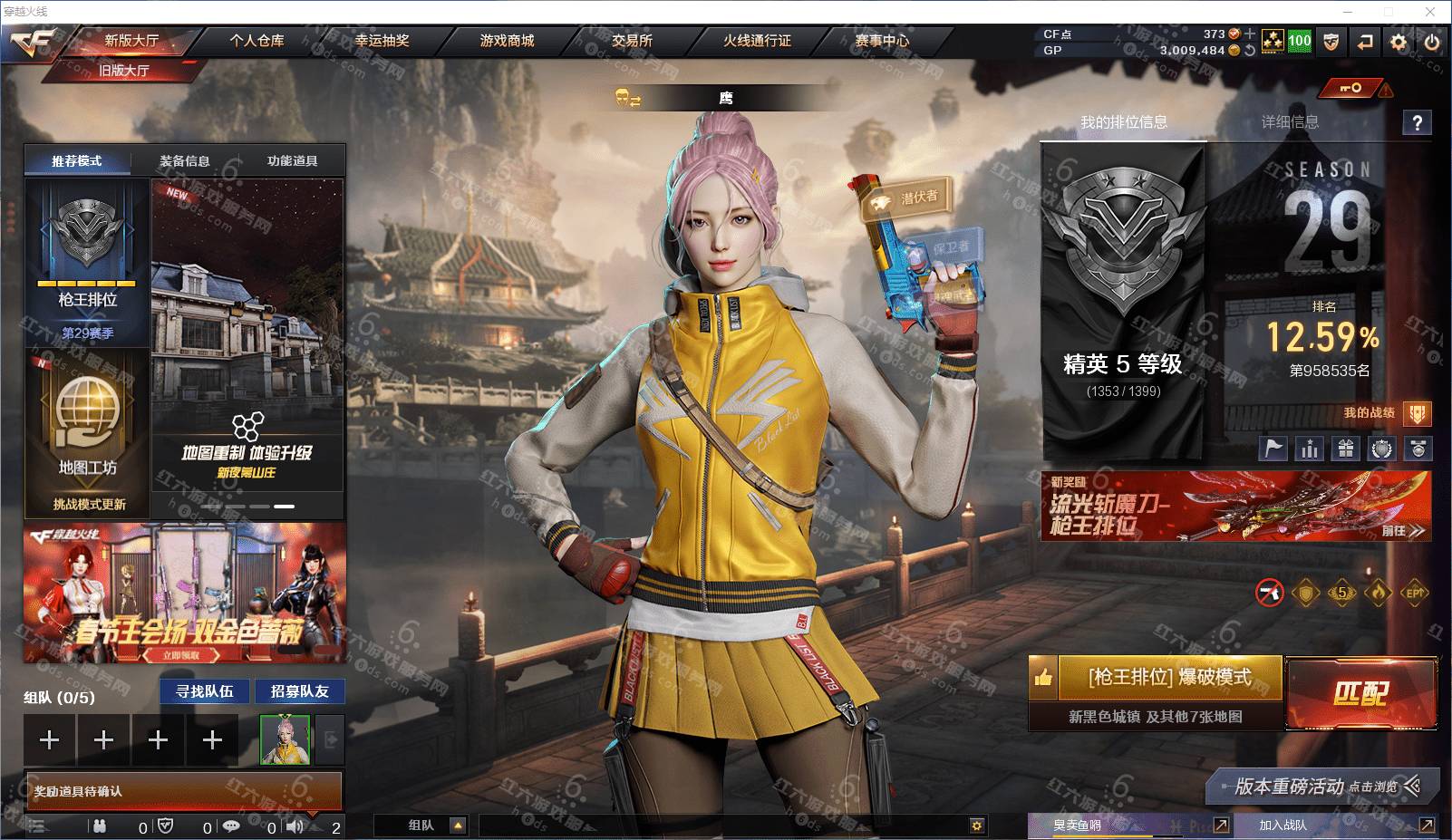Switch to 旧版大厅 old lobby

tap(124, 70)
